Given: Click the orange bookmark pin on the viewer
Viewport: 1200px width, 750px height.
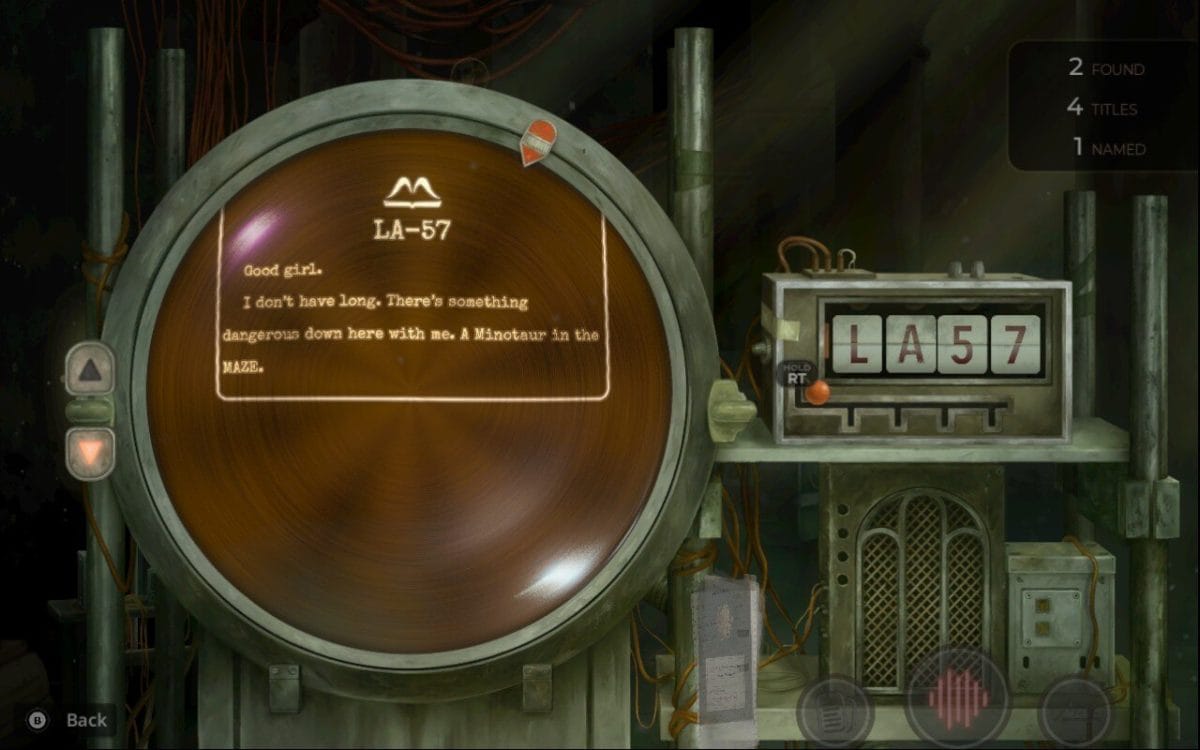Looking at the screenshot, I should (x=539, y=142).
